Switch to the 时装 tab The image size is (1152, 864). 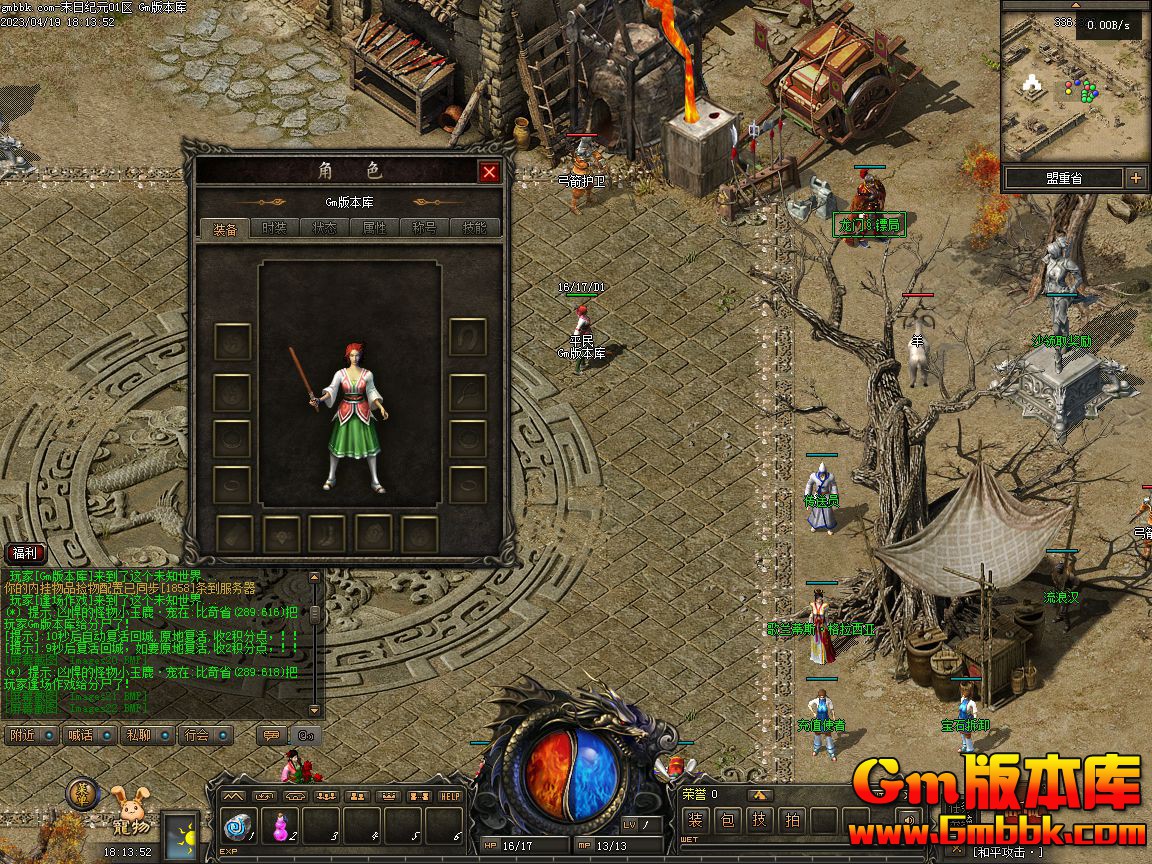(x=274, y=228)
